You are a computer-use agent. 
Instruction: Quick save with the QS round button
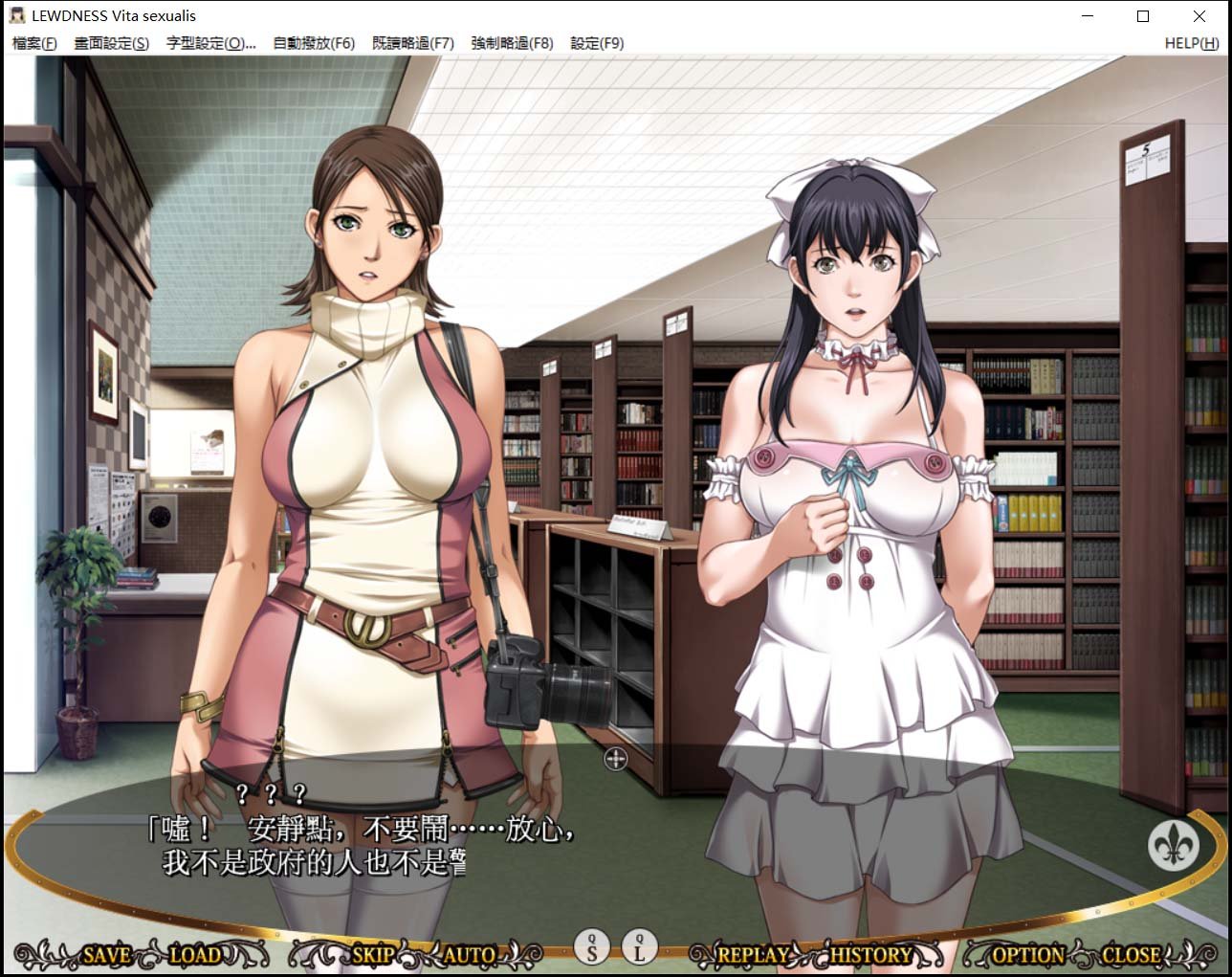point(592,947)
